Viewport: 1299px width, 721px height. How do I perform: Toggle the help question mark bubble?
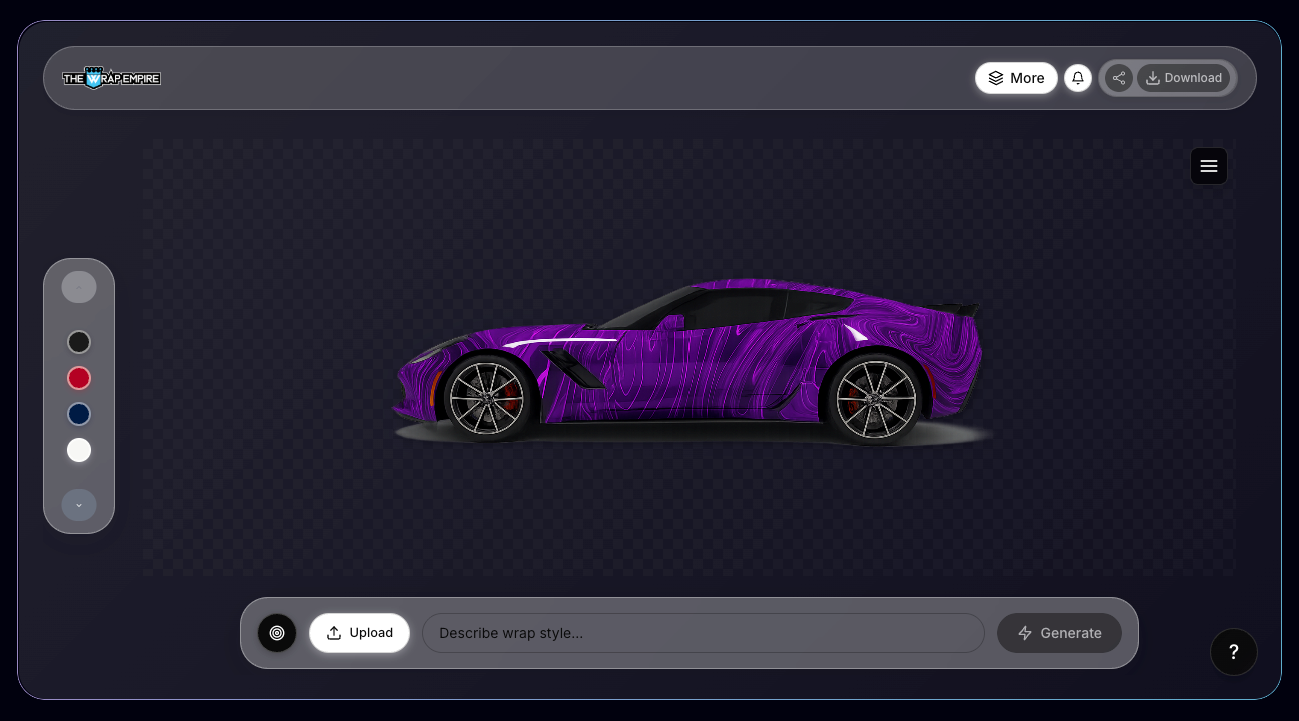coord(1233,652)
